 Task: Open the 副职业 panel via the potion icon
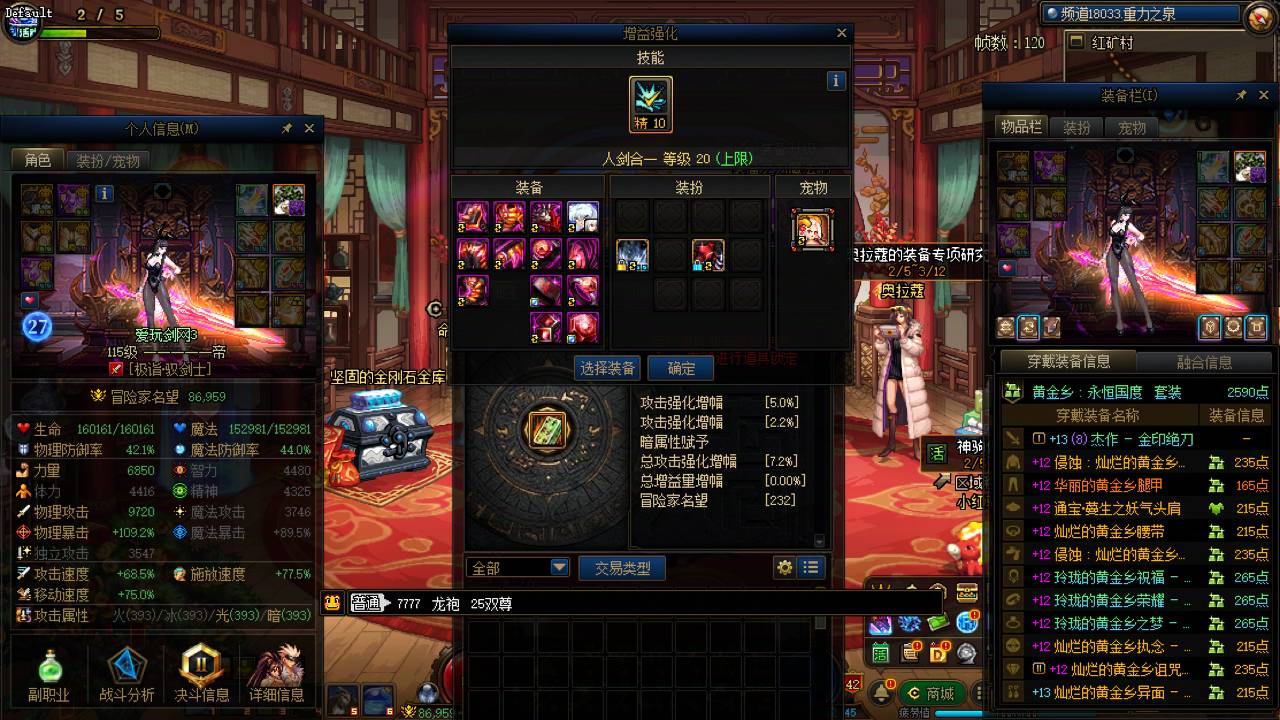pos(48,670)
